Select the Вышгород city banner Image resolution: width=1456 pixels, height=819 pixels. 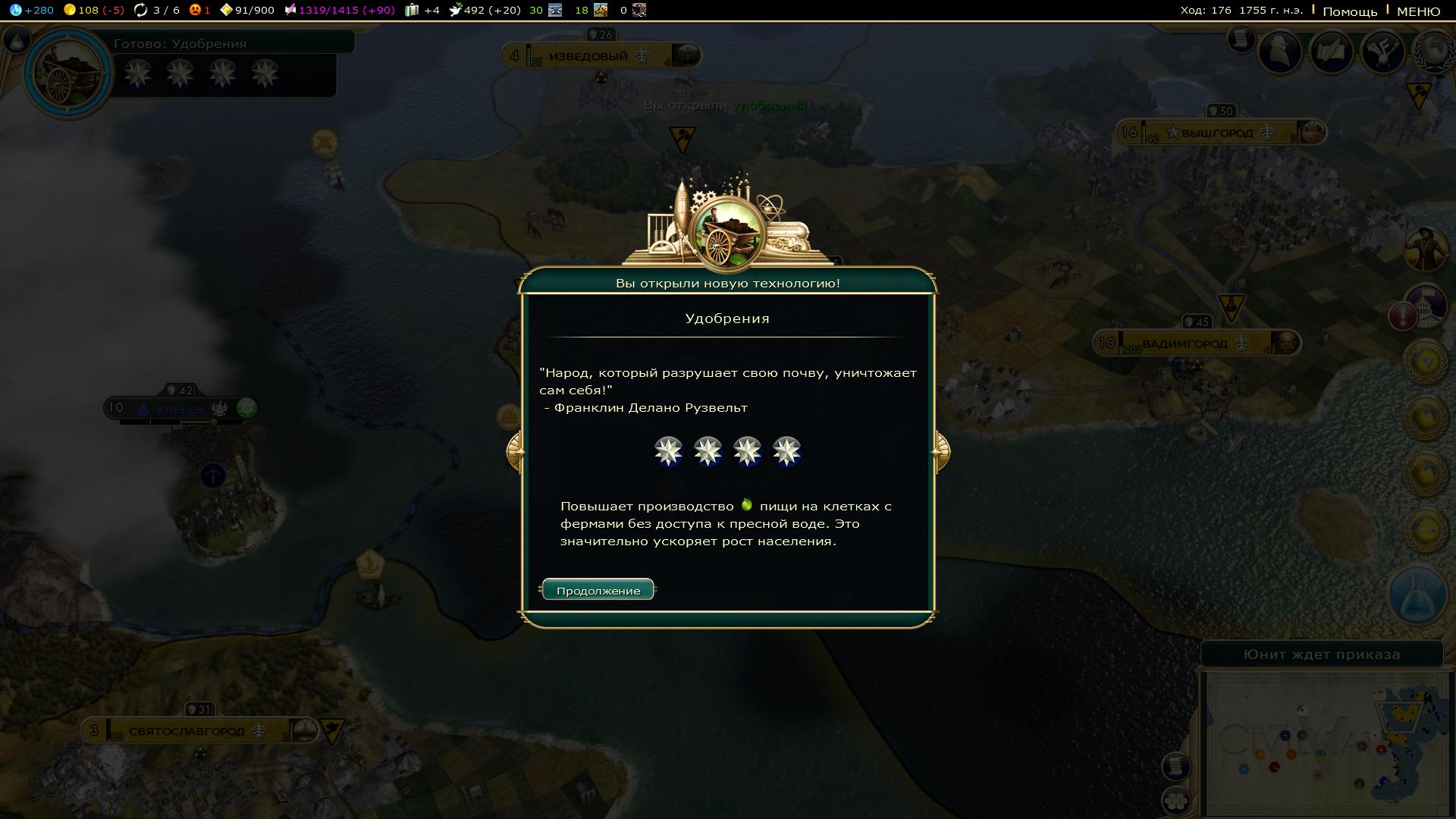(1217, 133)
